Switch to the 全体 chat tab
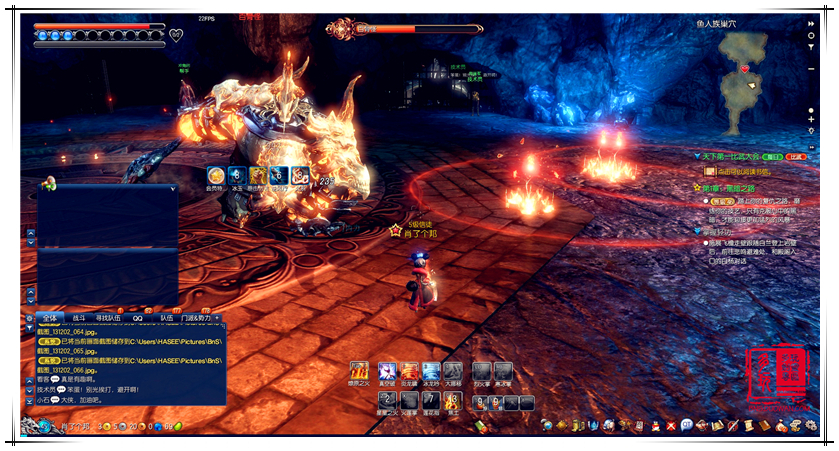 click(50, 318)
